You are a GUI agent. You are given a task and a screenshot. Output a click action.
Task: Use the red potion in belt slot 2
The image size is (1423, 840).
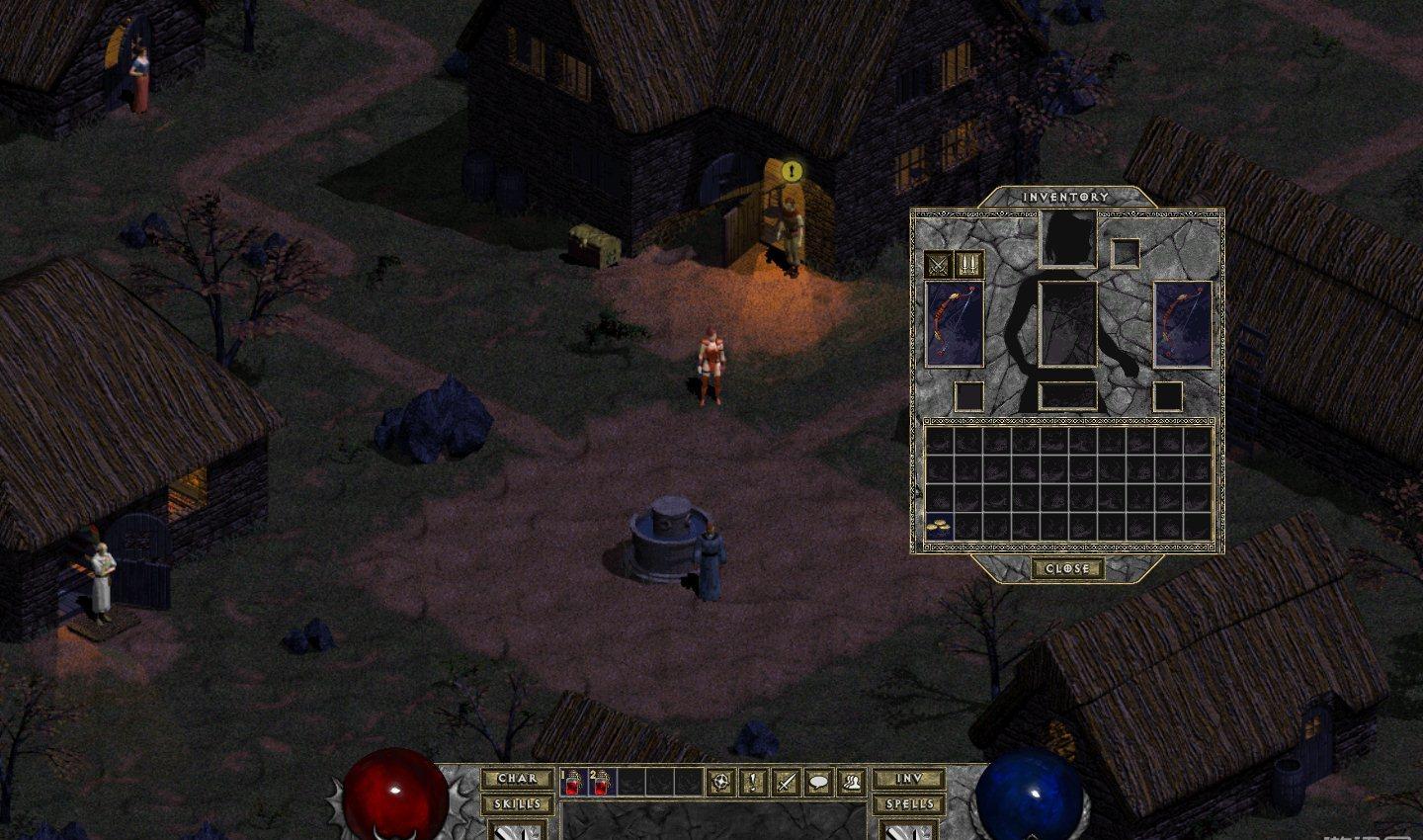[x=601, y=783]
